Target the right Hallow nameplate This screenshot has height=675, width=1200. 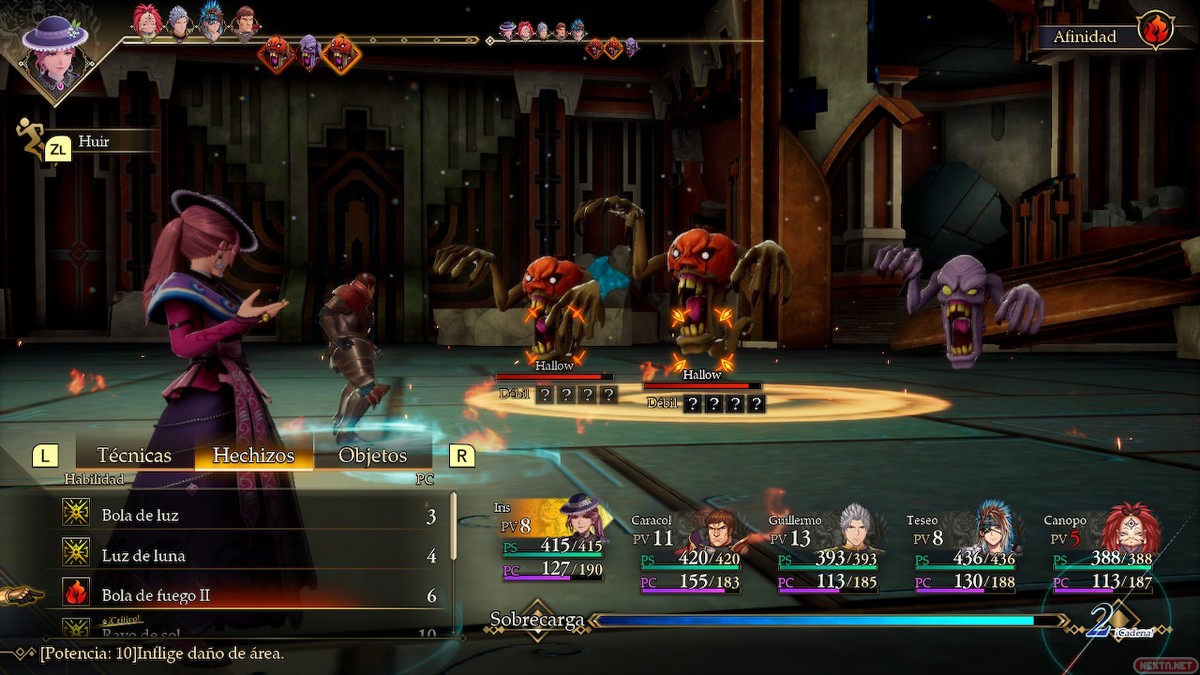702,375
